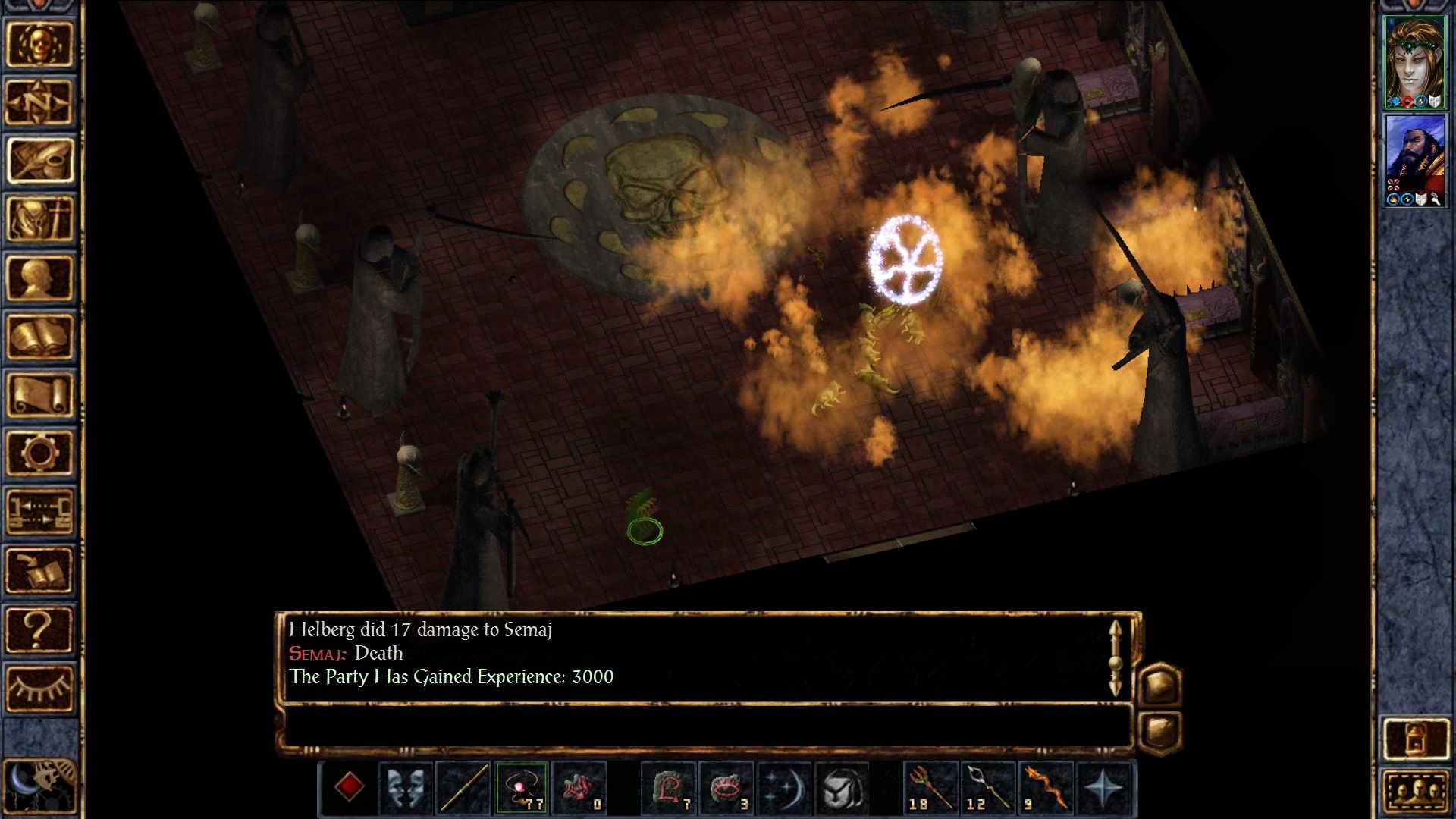Open the inventory screen button
The image size is (1456, 819).
(39, 219)
